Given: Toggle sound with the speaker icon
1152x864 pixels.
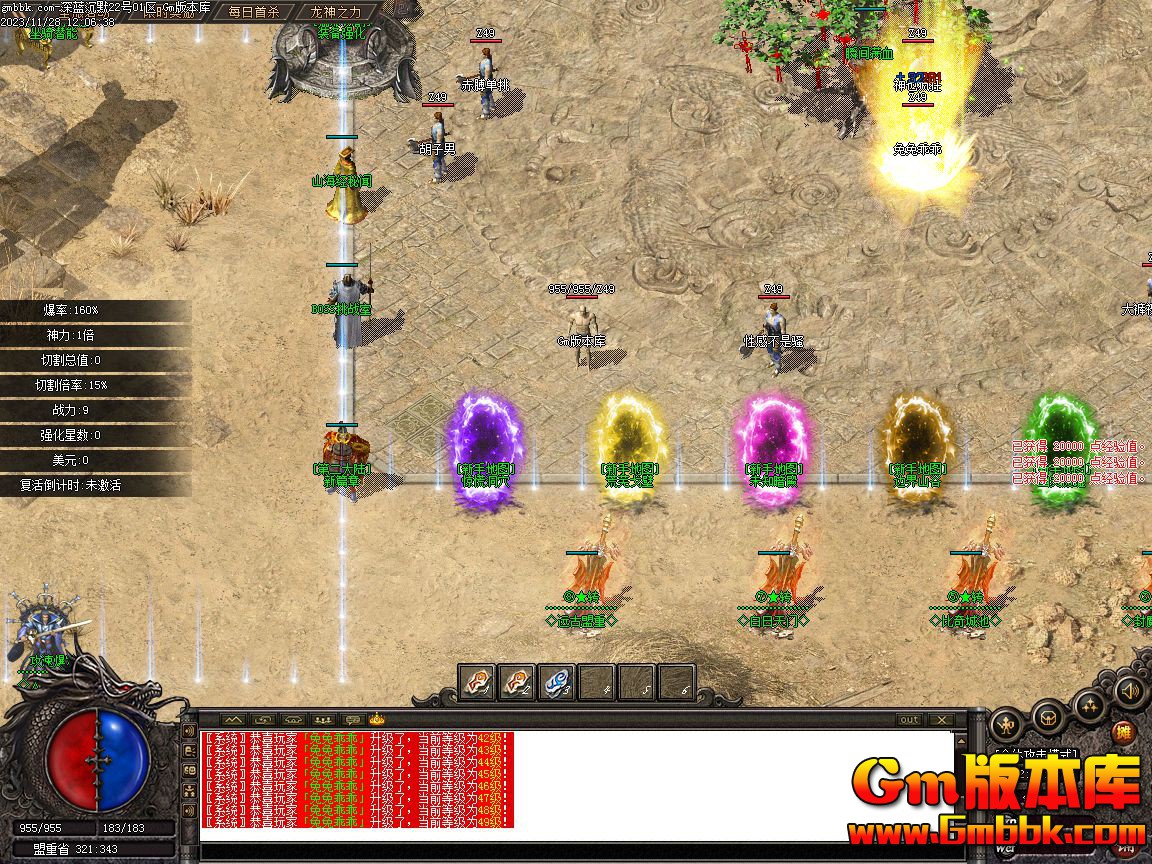Looking at the screenshot, I should [1130, 690].
